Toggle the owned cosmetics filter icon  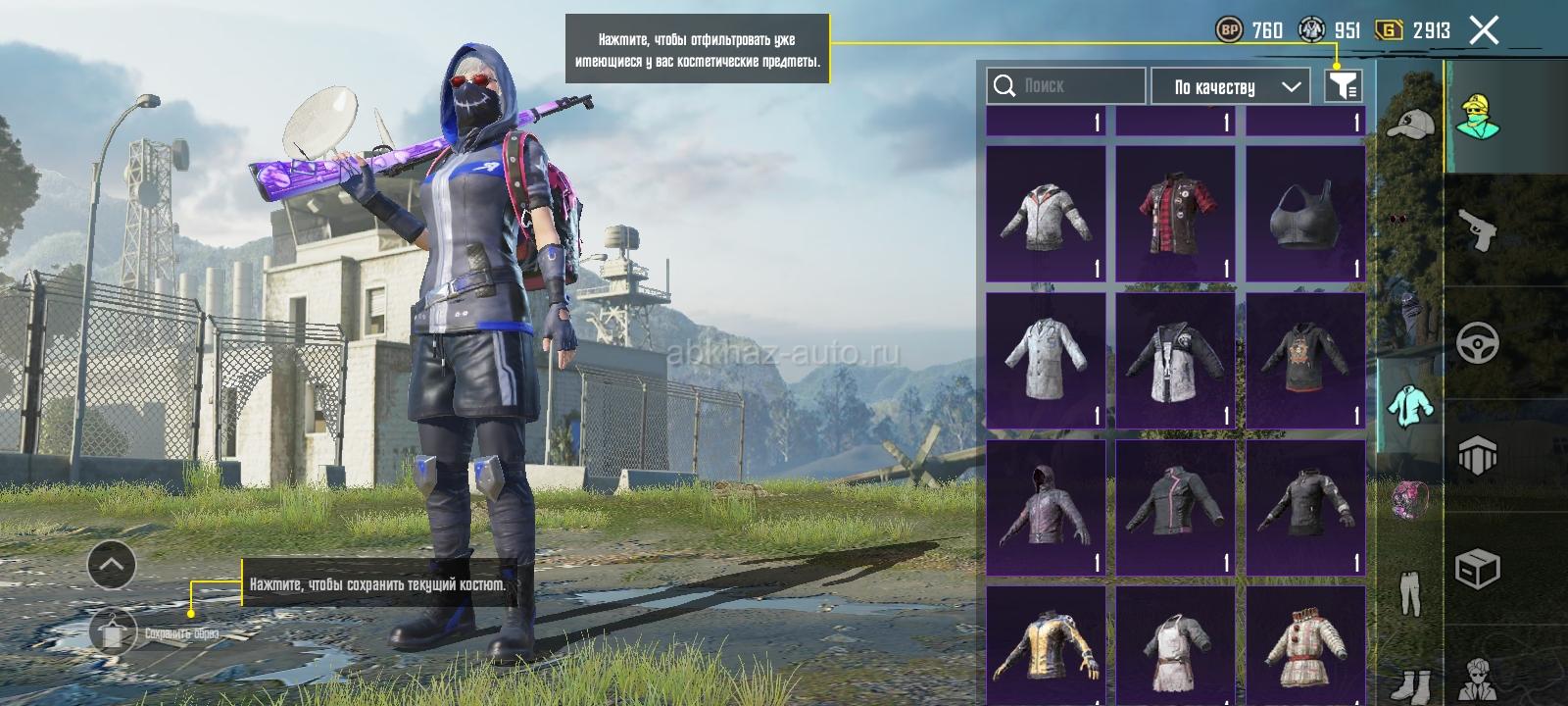point(1343,86)
